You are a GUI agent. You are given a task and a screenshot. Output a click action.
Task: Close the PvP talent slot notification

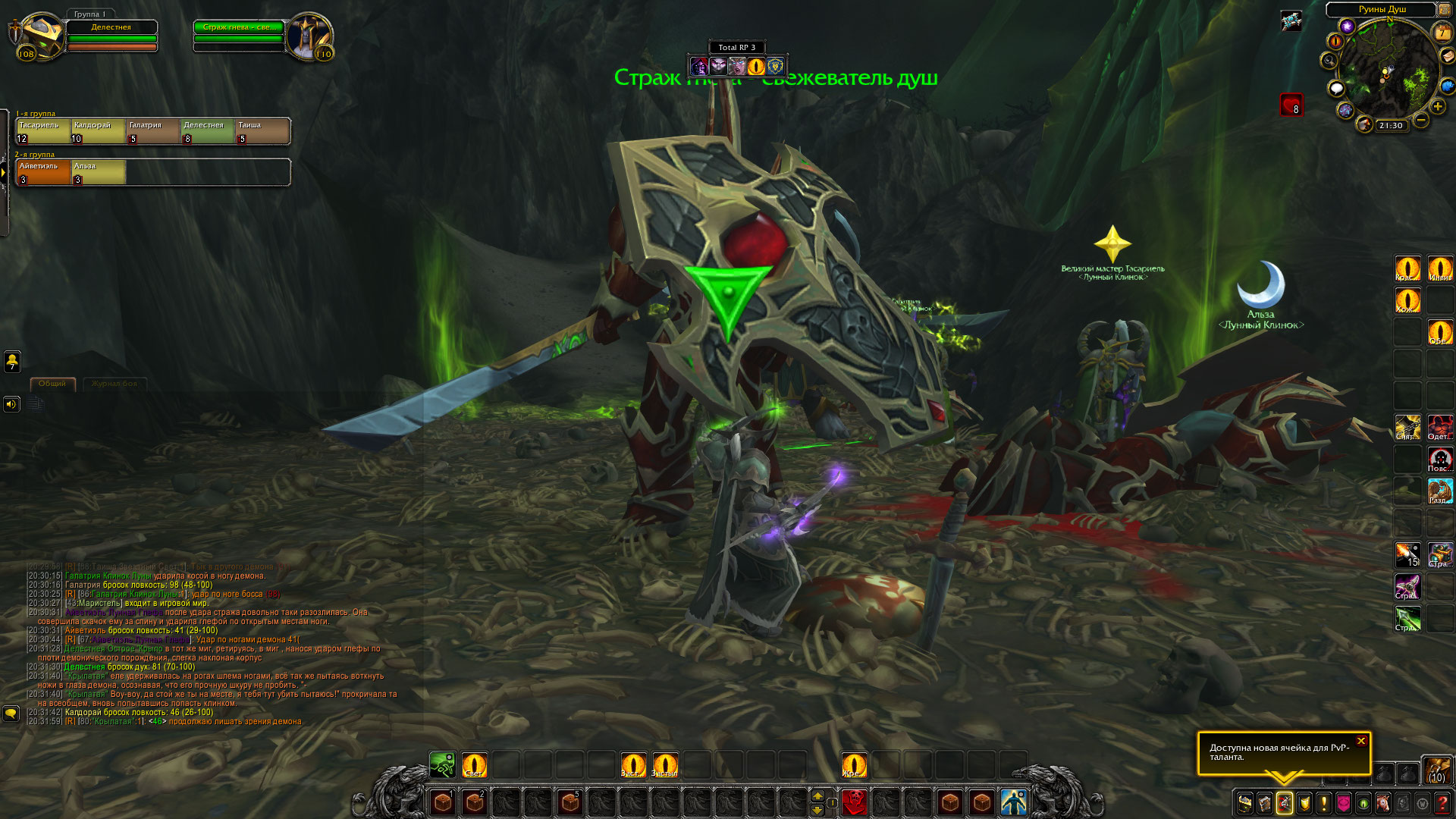tap(1361, 741)
